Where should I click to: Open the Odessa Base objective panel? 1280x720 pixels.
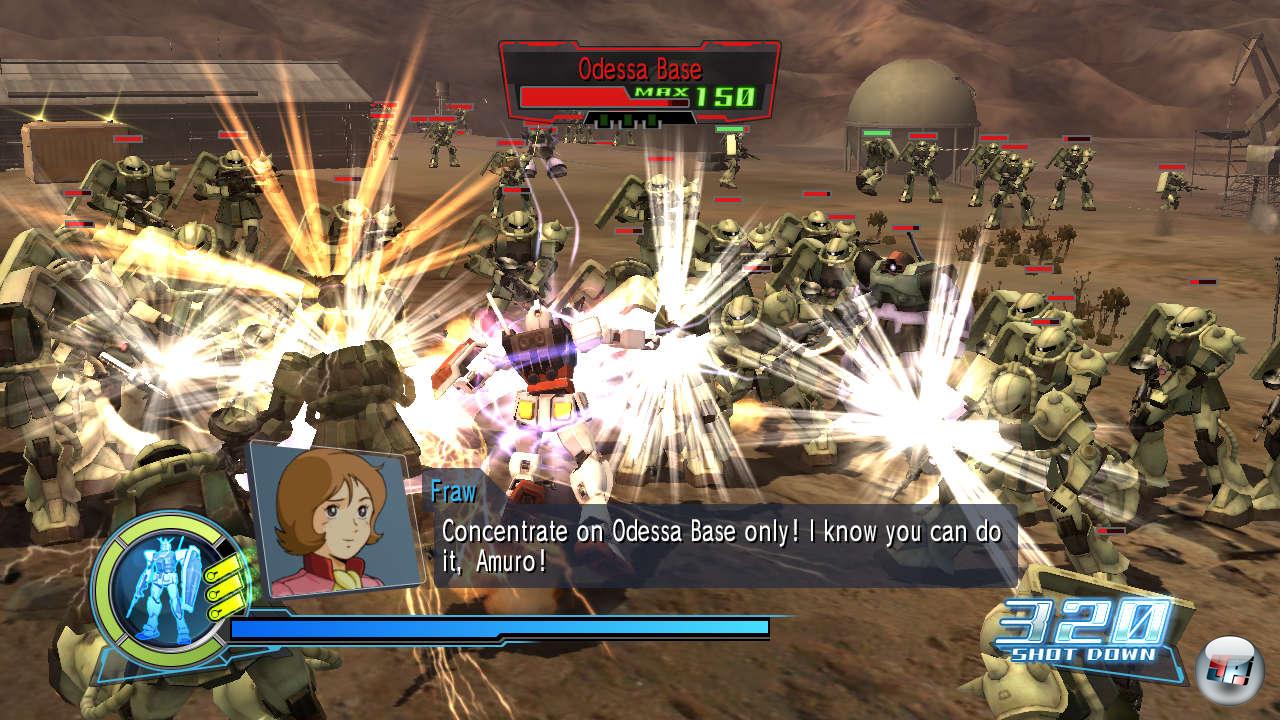(x=639, y=82)
